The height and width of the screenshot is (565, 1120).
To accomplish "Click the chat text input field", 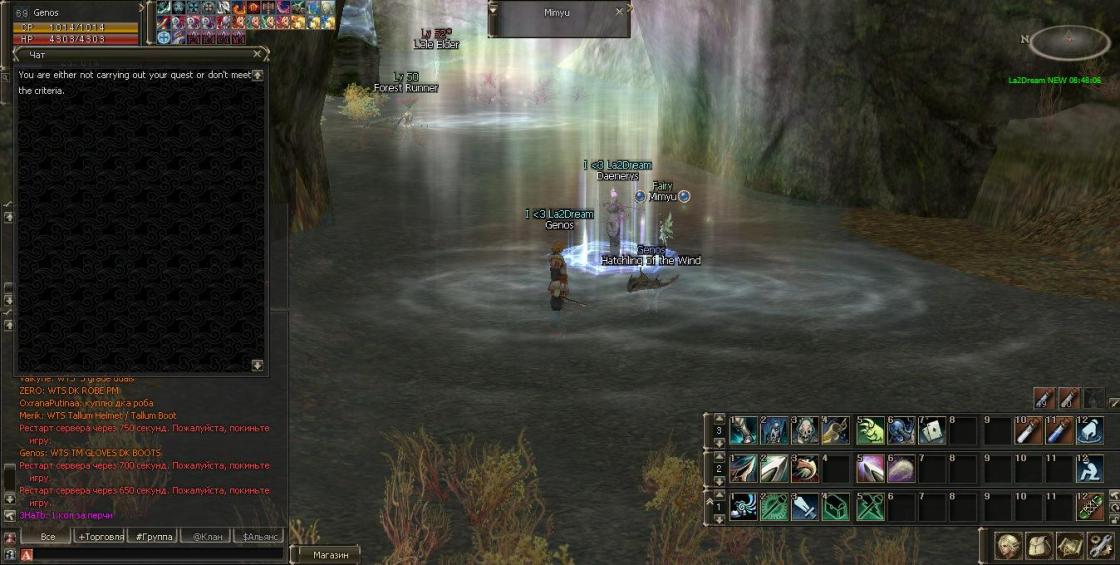I will [x=150, y=553].
